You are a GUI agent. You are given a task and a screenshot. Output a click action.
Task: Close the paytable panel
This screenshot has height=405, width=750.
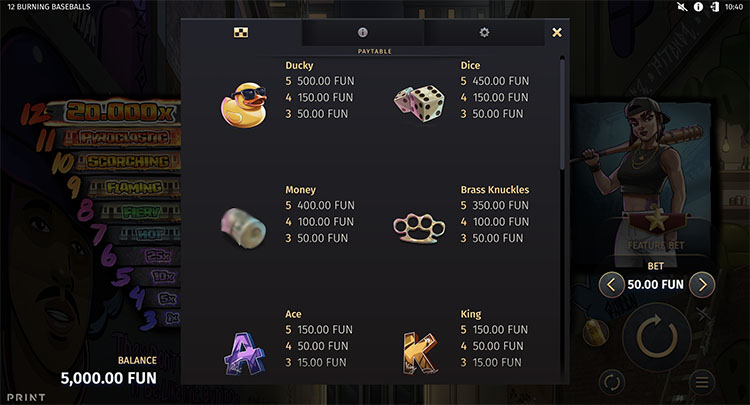point(557,32)
